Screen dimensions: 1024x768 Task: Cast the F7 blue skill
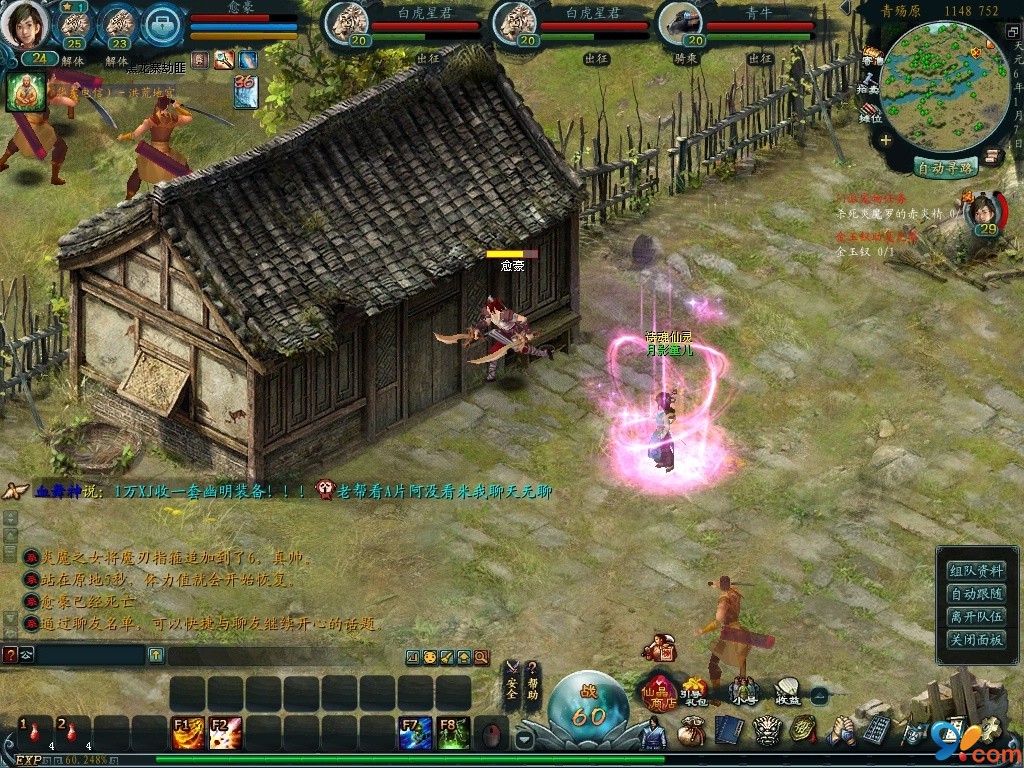pos(415,733)
